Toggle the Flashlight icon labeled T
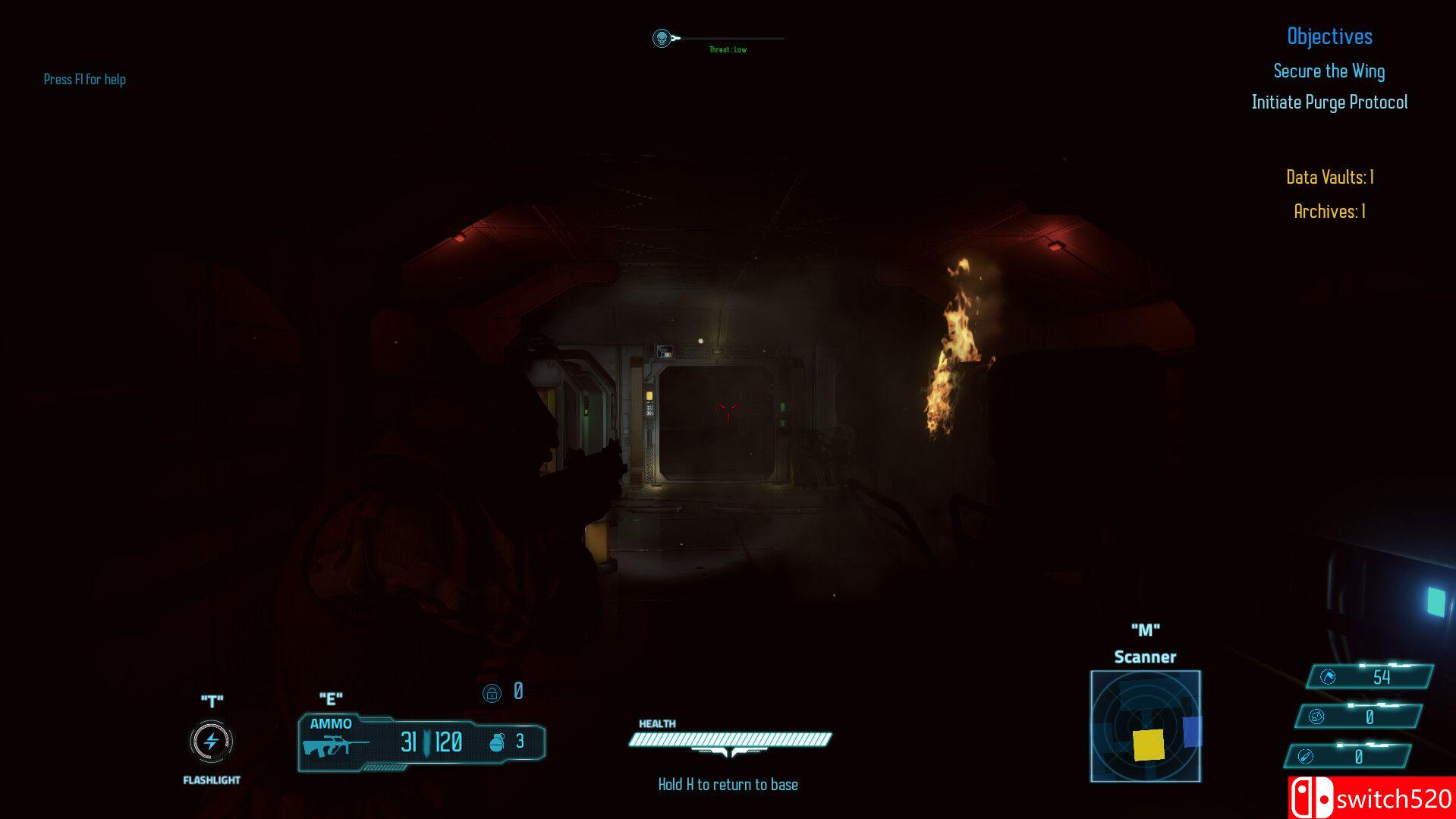Image resolution: width=1456 pixels, height=819 pixels. (210, 742)
